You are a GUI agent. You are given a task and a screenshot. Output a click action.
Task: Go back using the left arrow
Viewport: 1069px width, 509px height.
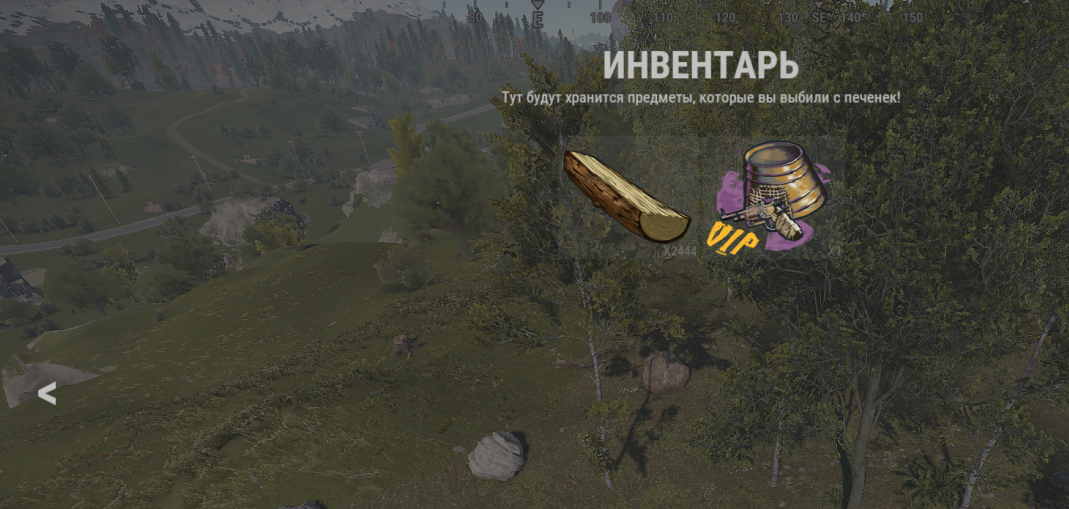point(46,395)
